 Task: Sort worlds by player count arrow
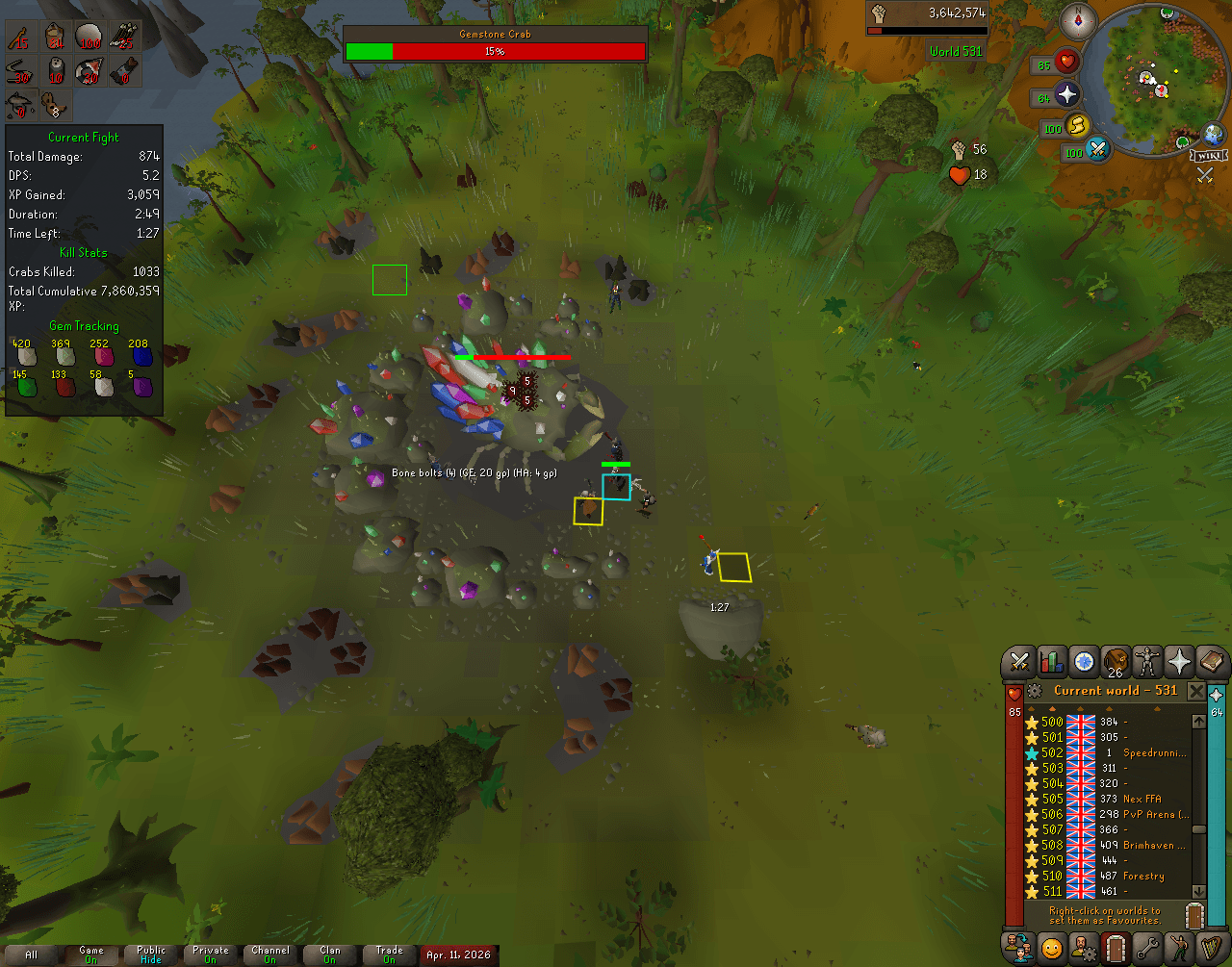[1109, 709]
